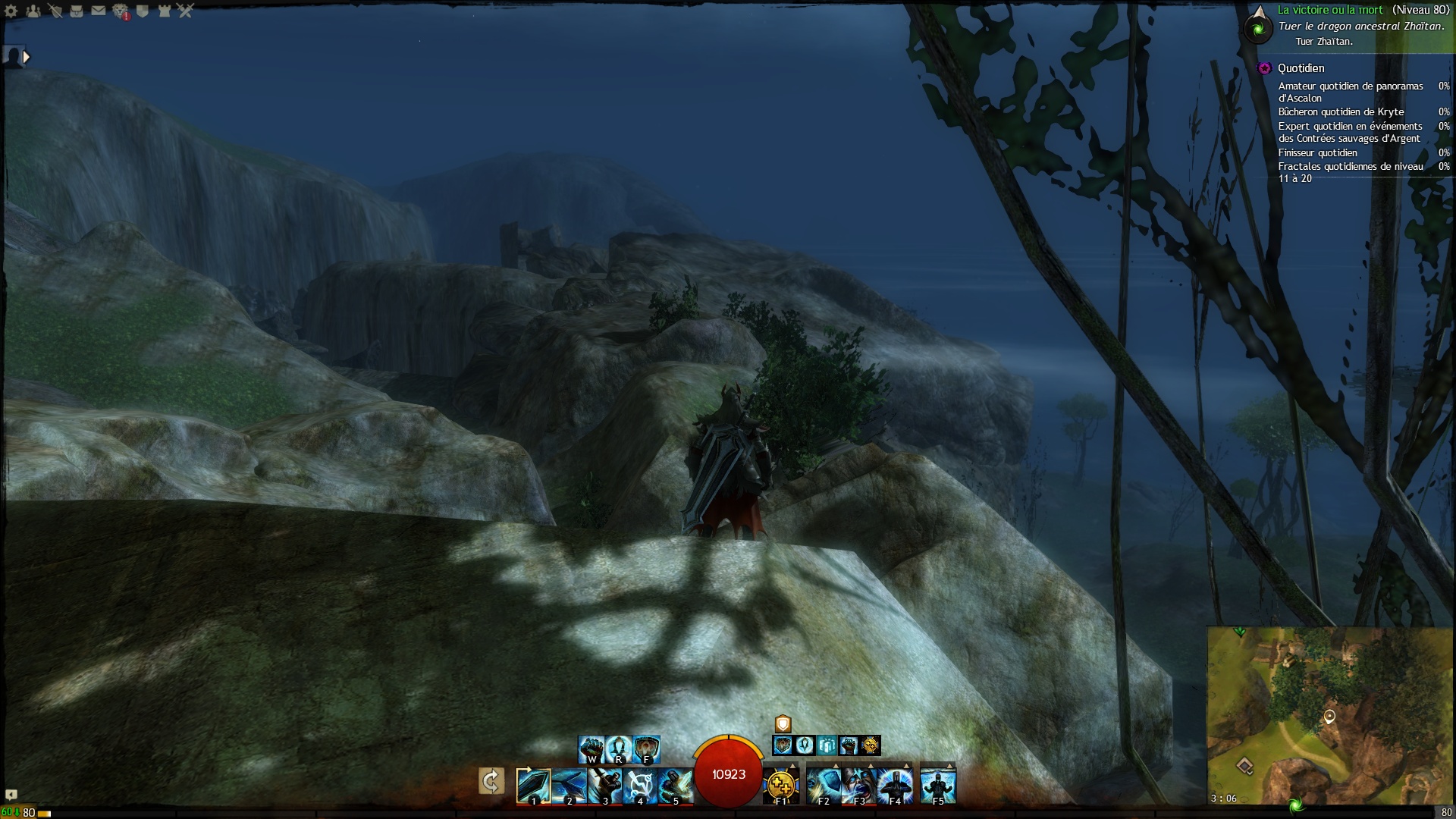This screenshot has height=819, width=1456.
Task: Open the Quotidien daily achievements header
Action: click(1301, 68)
